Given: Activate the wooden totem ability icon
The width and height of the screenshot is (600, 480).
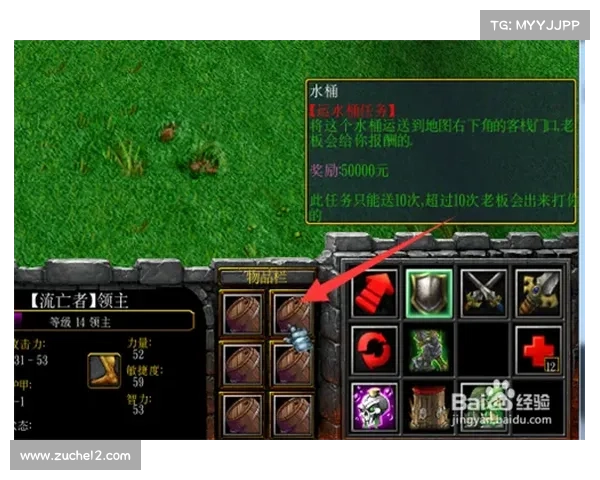Looking at the screenshot, I should coord(430,408).
